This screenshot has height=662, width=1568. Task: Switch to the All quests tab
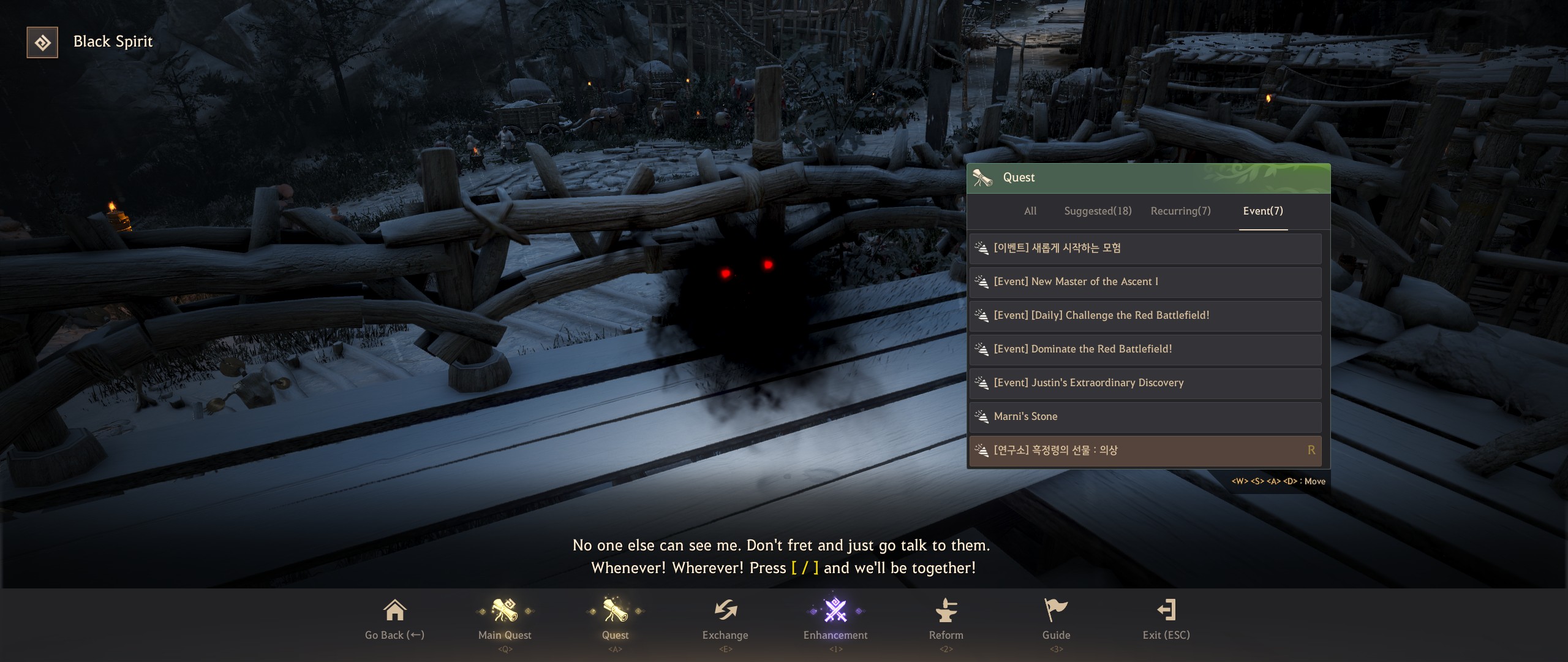click(1030, 211)
